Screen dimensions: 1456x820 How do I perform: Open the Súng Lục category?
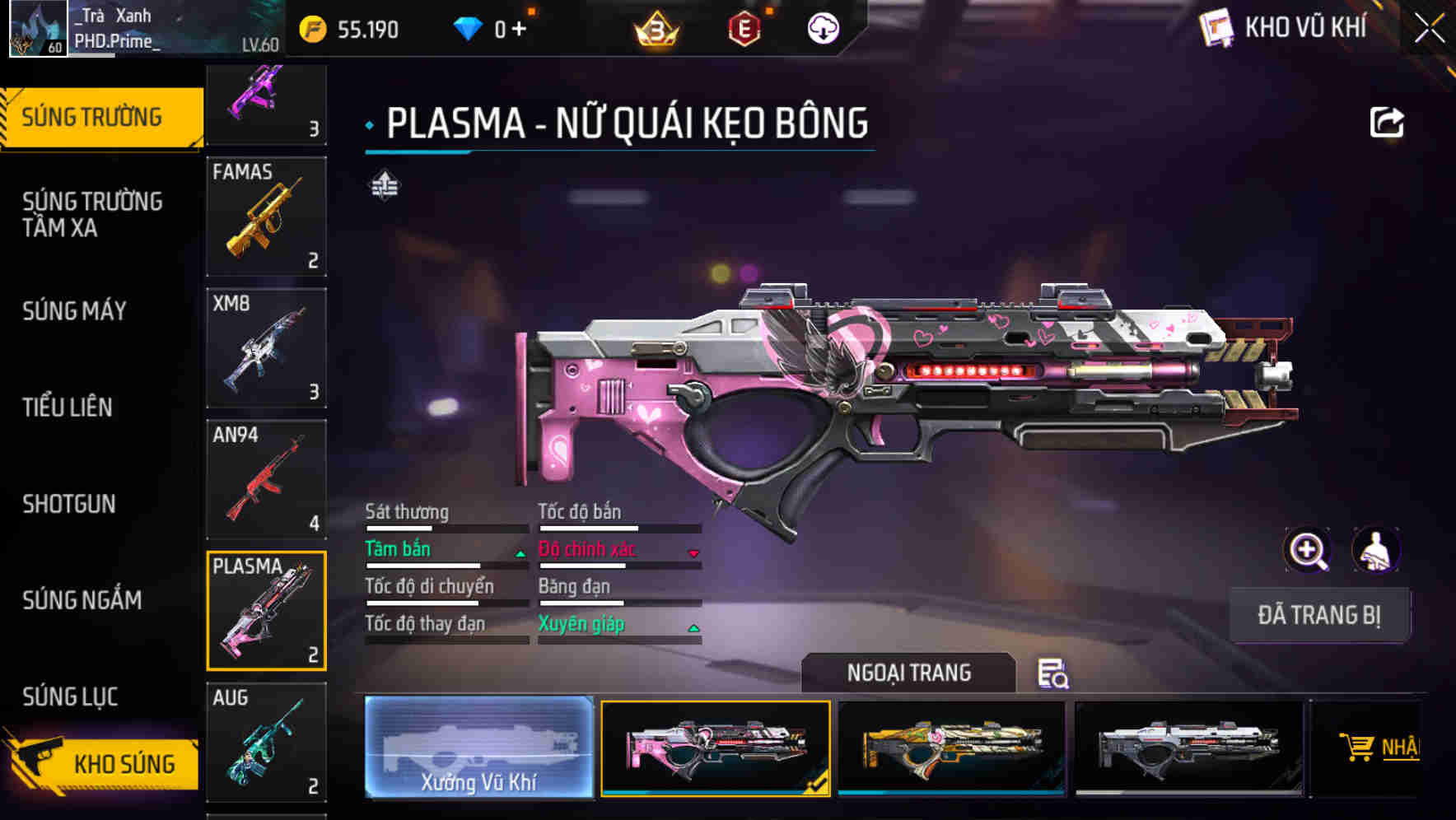point(71,697)
